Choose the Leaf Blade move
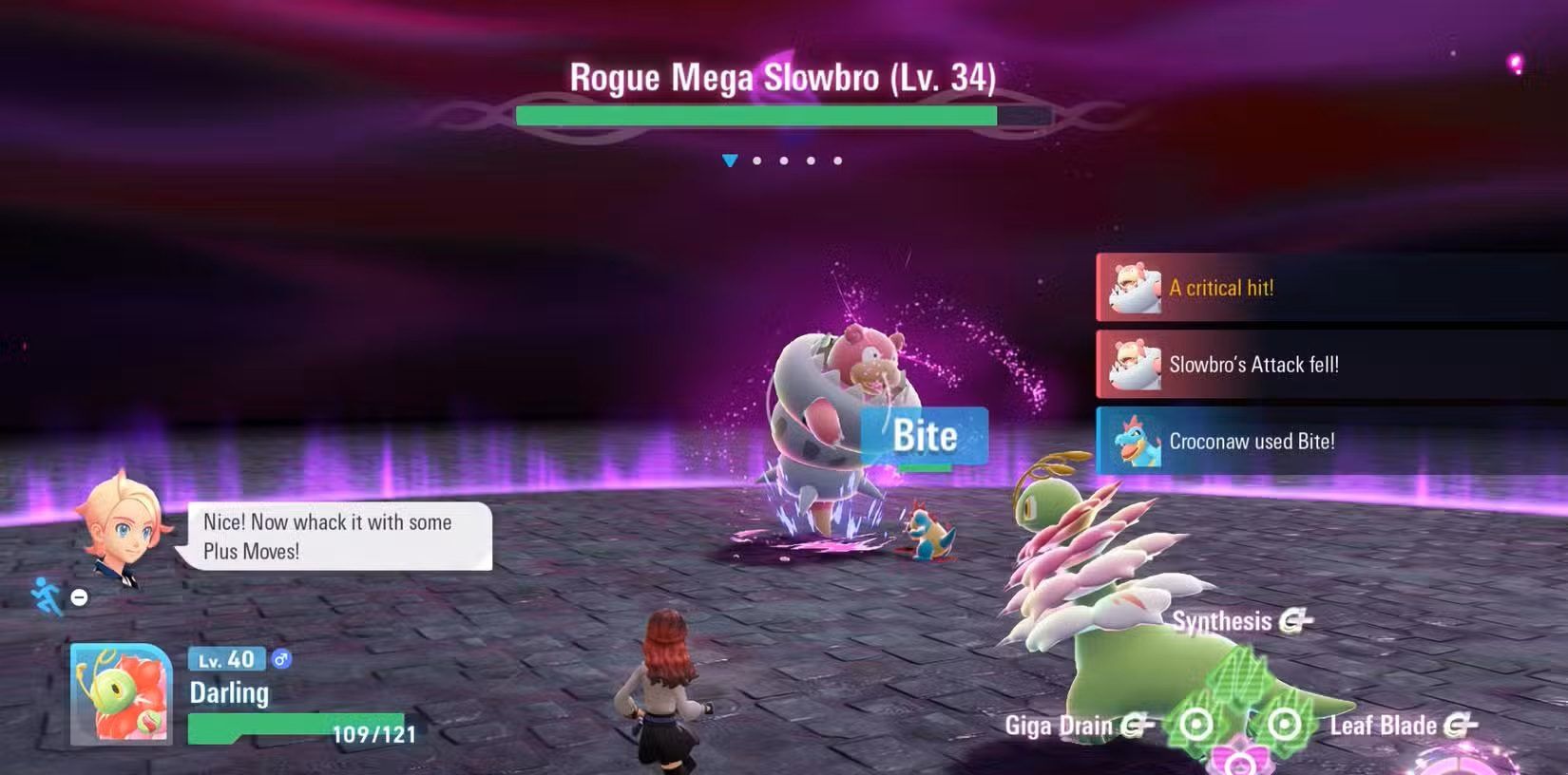This screenshot has height=775, width=1568. click(x=1401, y=727)
